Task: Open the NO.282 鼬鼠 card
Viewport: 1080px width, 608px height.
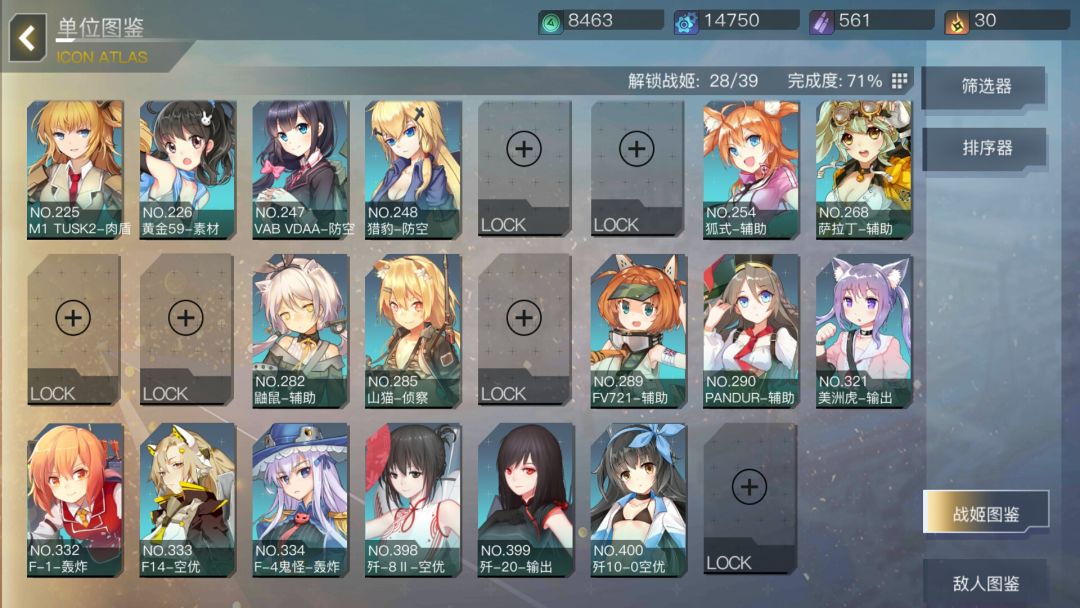Action: coord(301,330)
